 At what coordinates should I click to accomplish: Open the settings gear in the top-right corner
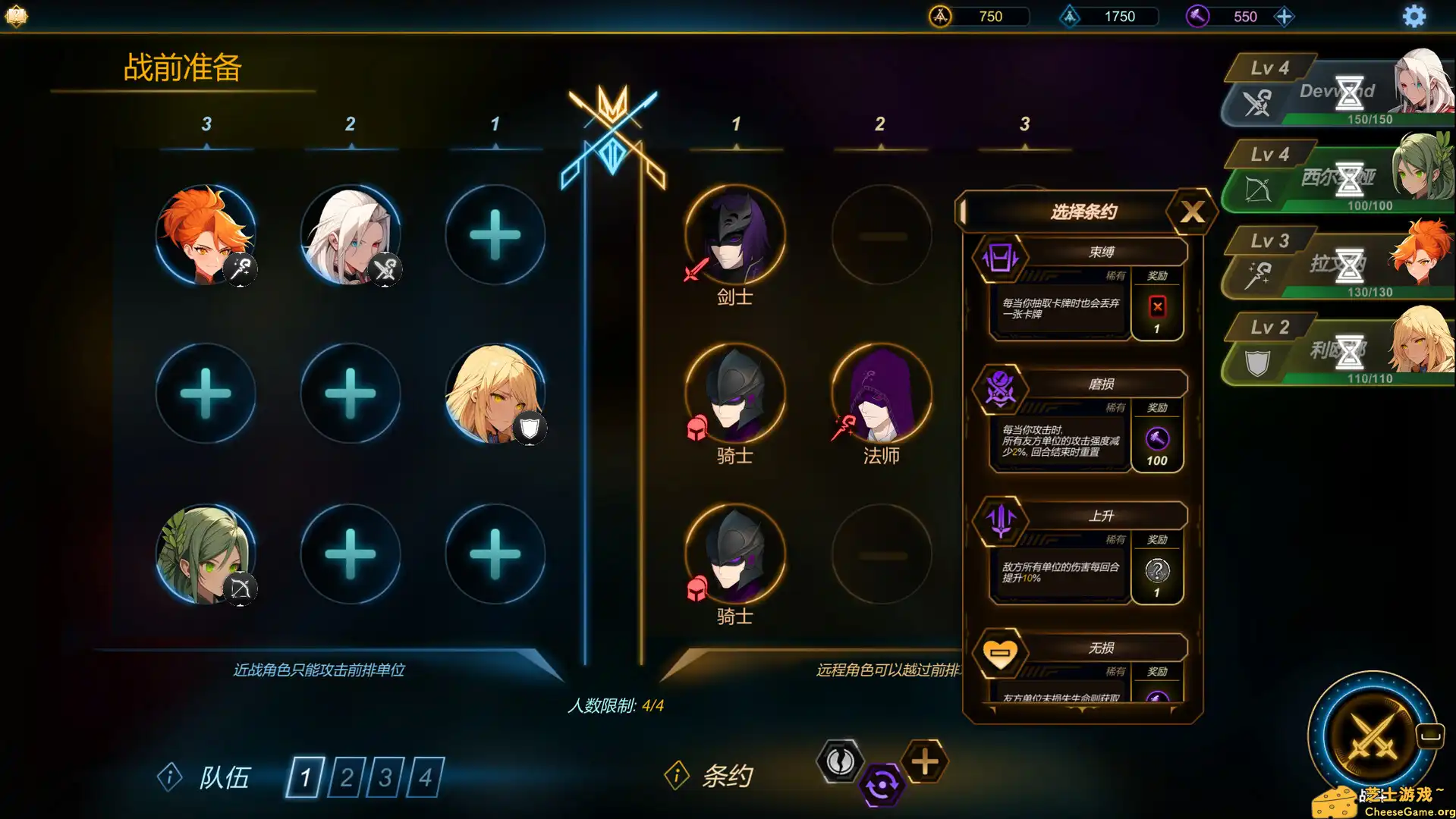tap(1413, 16)
